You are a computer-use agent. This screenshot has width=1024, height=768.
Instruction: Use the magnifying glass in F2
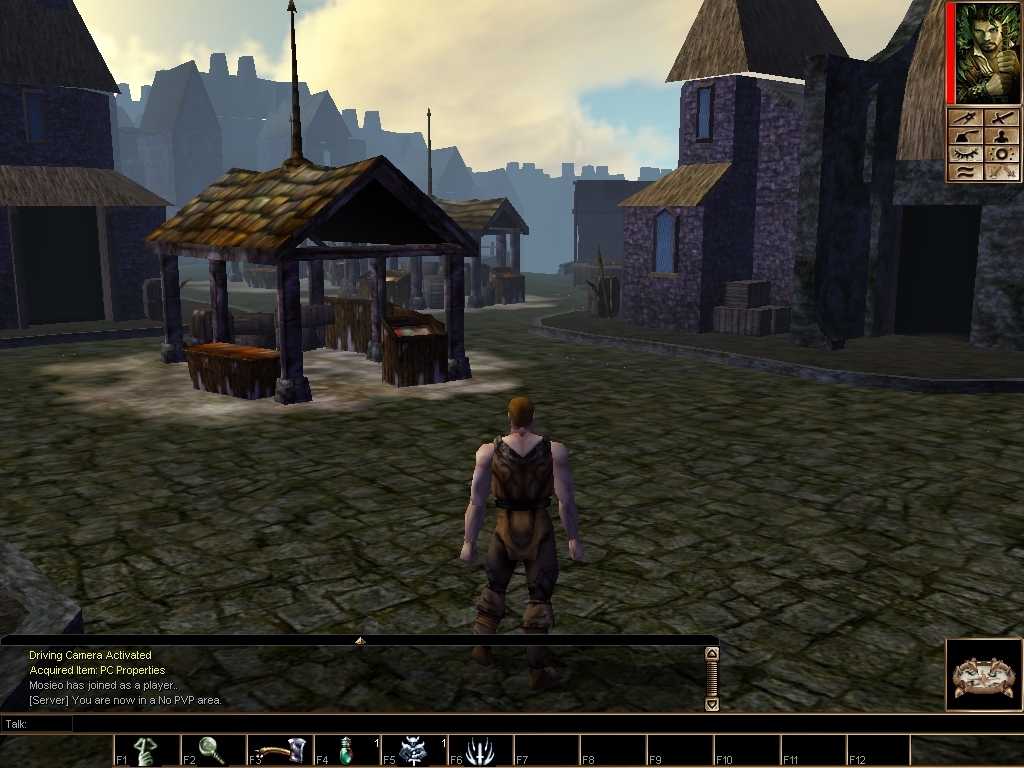coord(212,750)
